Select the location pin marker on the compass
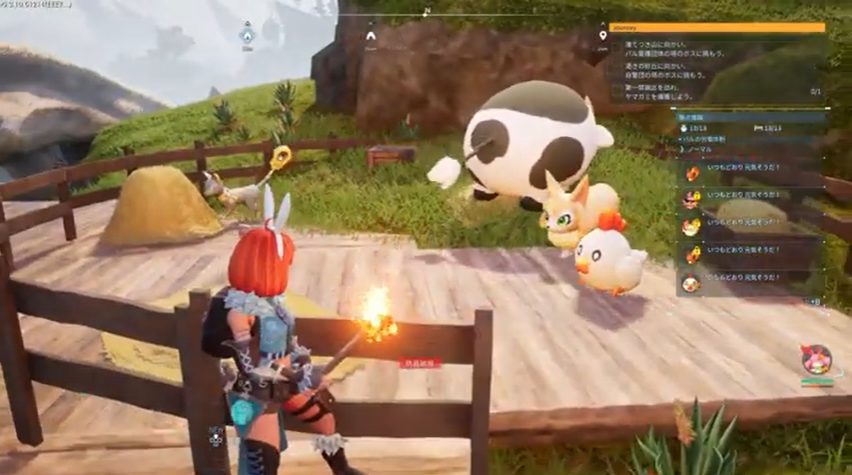The width and height of the screenshot is (852, 475). (x=602, y=36)
